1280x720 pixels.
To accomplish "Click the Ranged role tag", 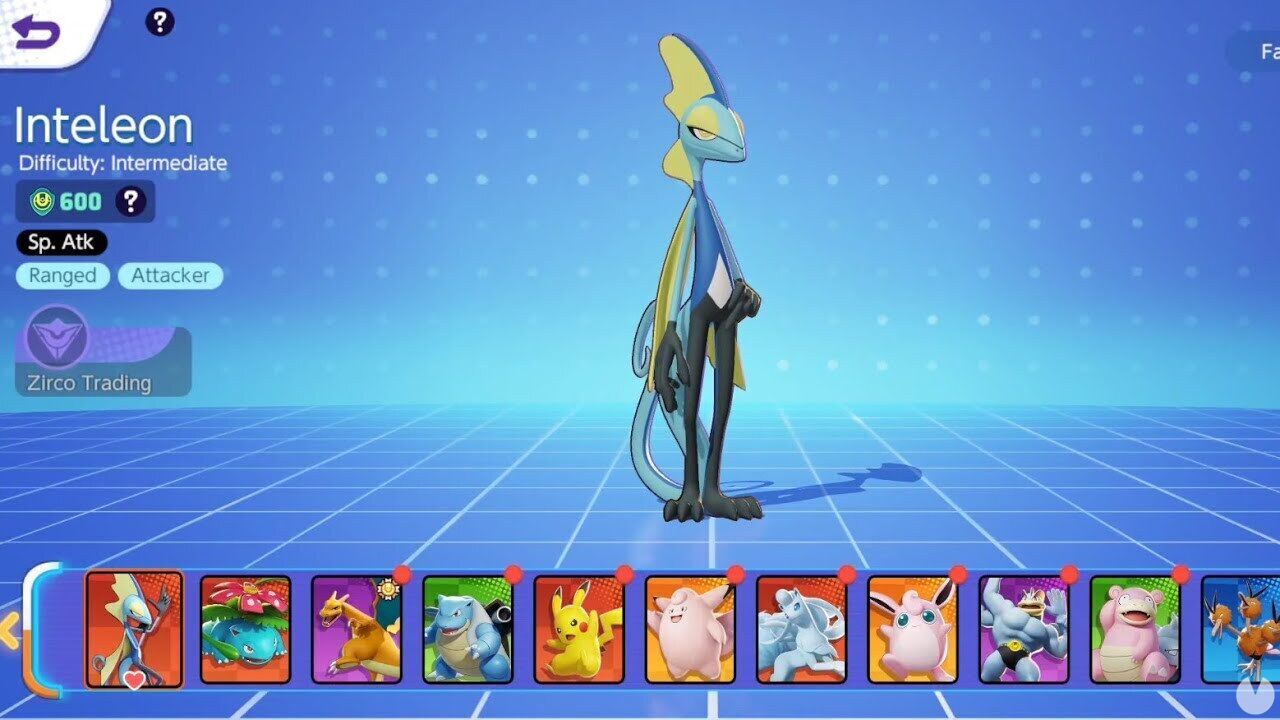I will pos(63,276).
